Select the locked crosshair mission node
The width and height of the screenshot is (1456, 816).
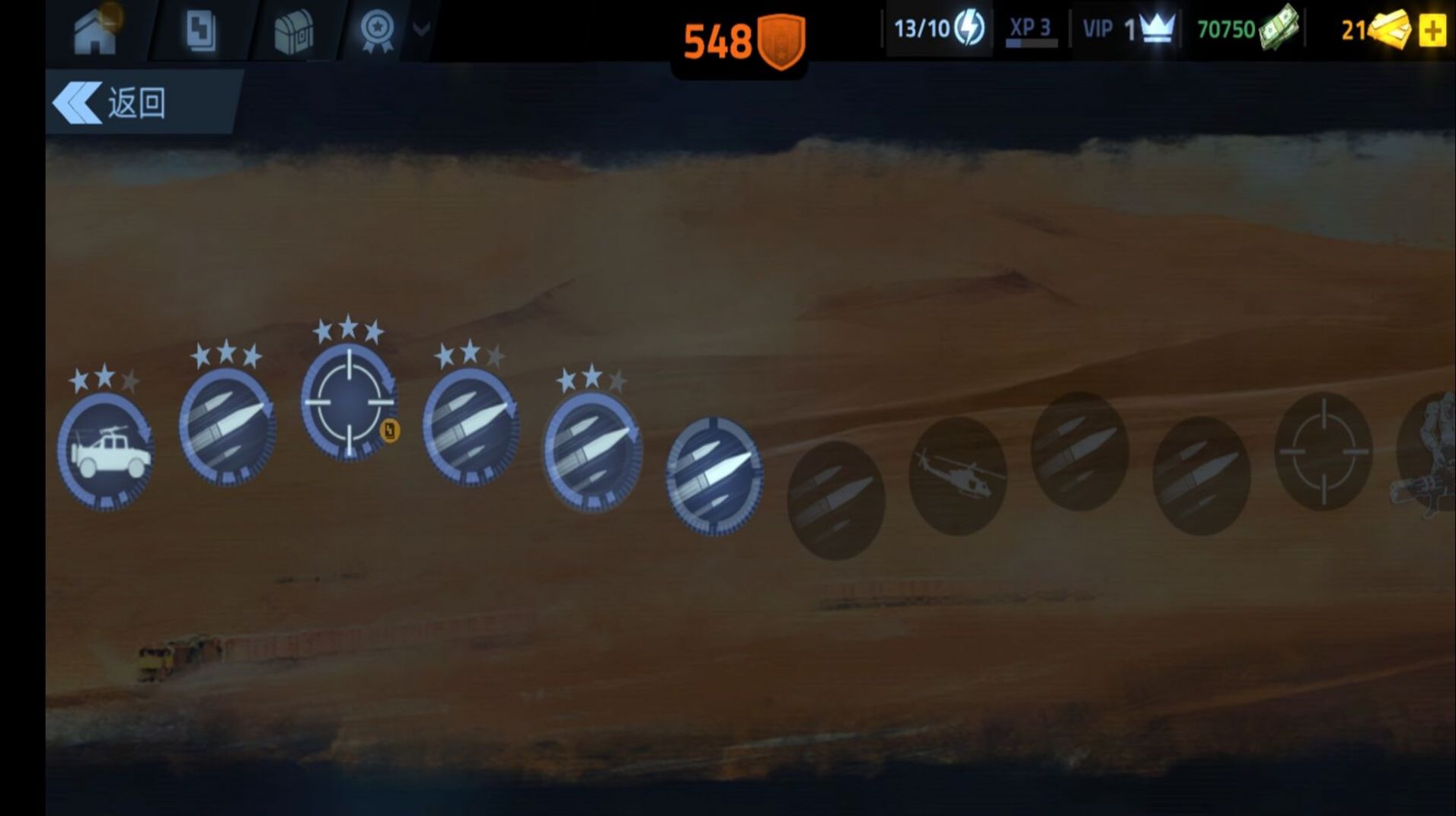coord(1323,451)
